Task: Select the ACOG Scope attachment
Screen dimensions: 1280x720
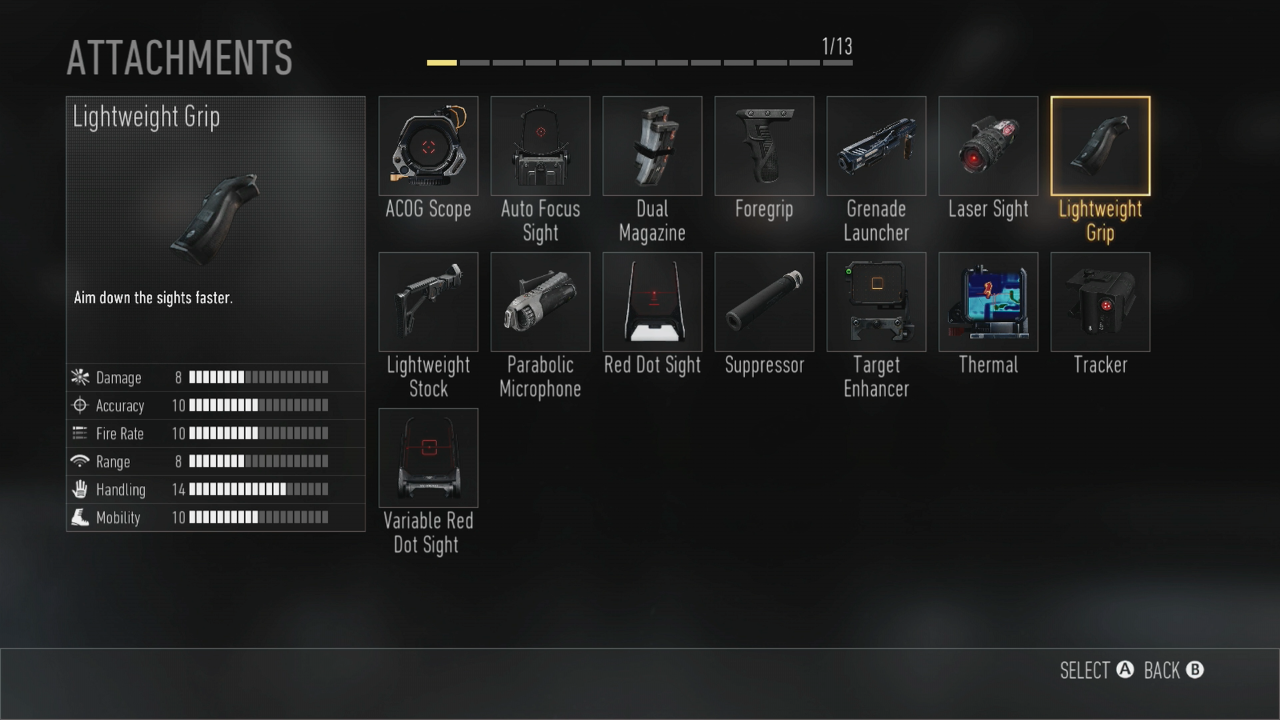Action: pyautogui.click(x=428, y=146)
